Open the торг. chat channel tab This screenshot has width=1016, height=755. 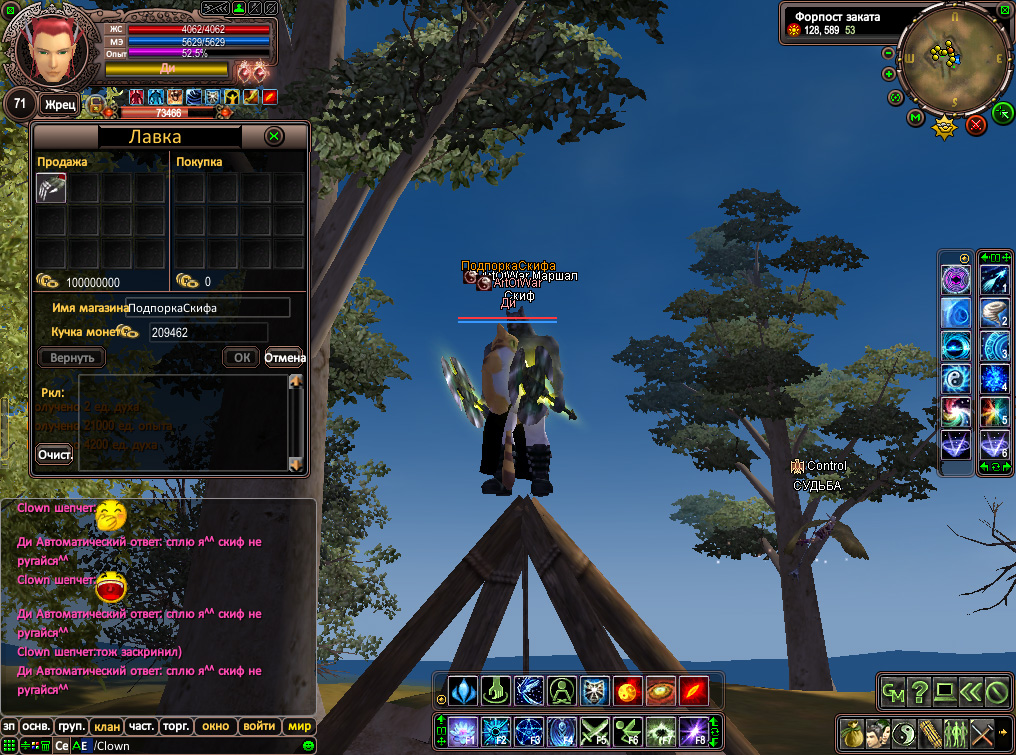[x=175, y=727]
